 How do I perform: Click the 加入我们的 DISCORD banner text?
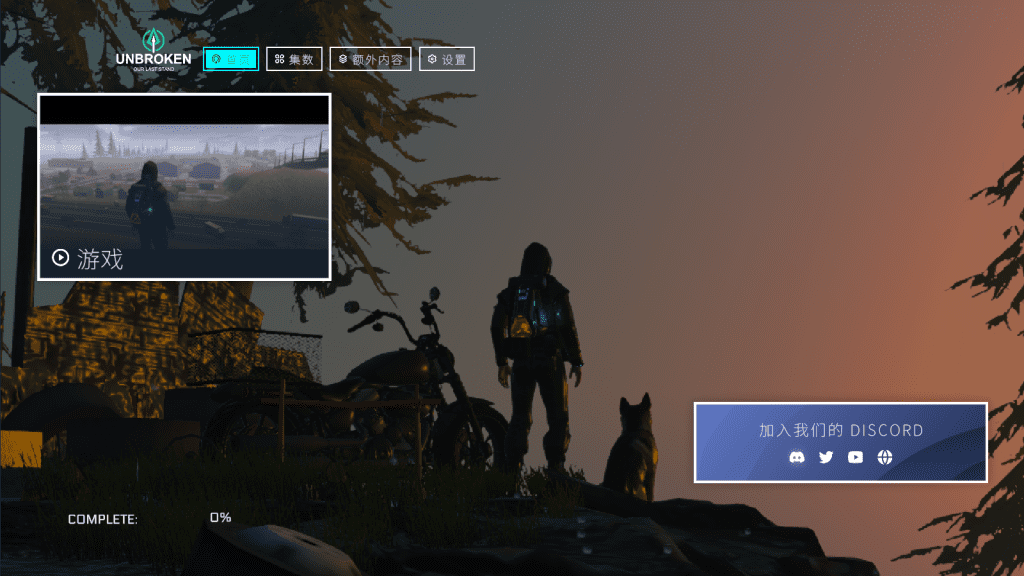(x=841, y=431)
